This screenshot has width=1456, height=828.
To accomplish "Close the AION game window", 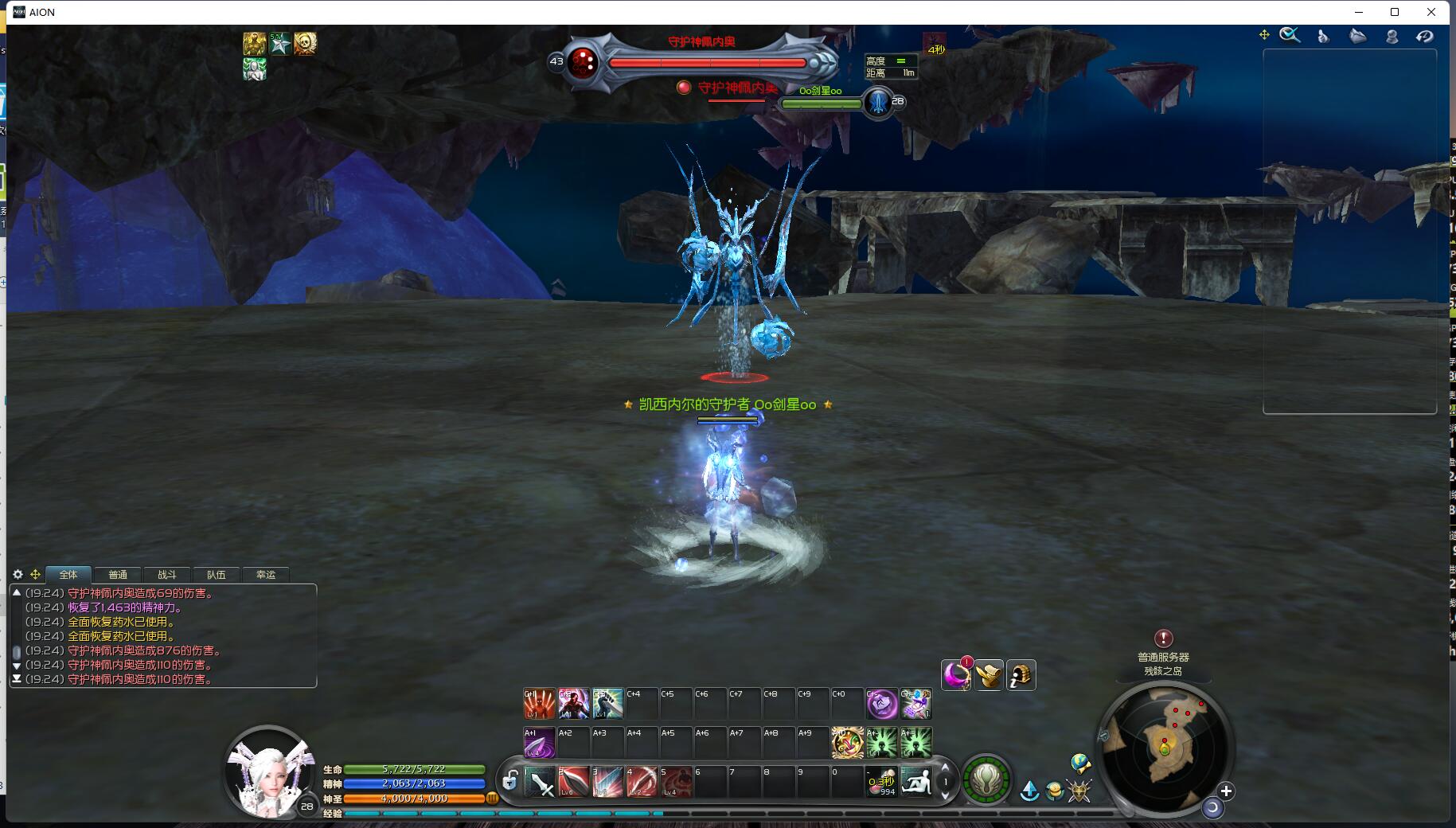I will [x=1431, y=12].
